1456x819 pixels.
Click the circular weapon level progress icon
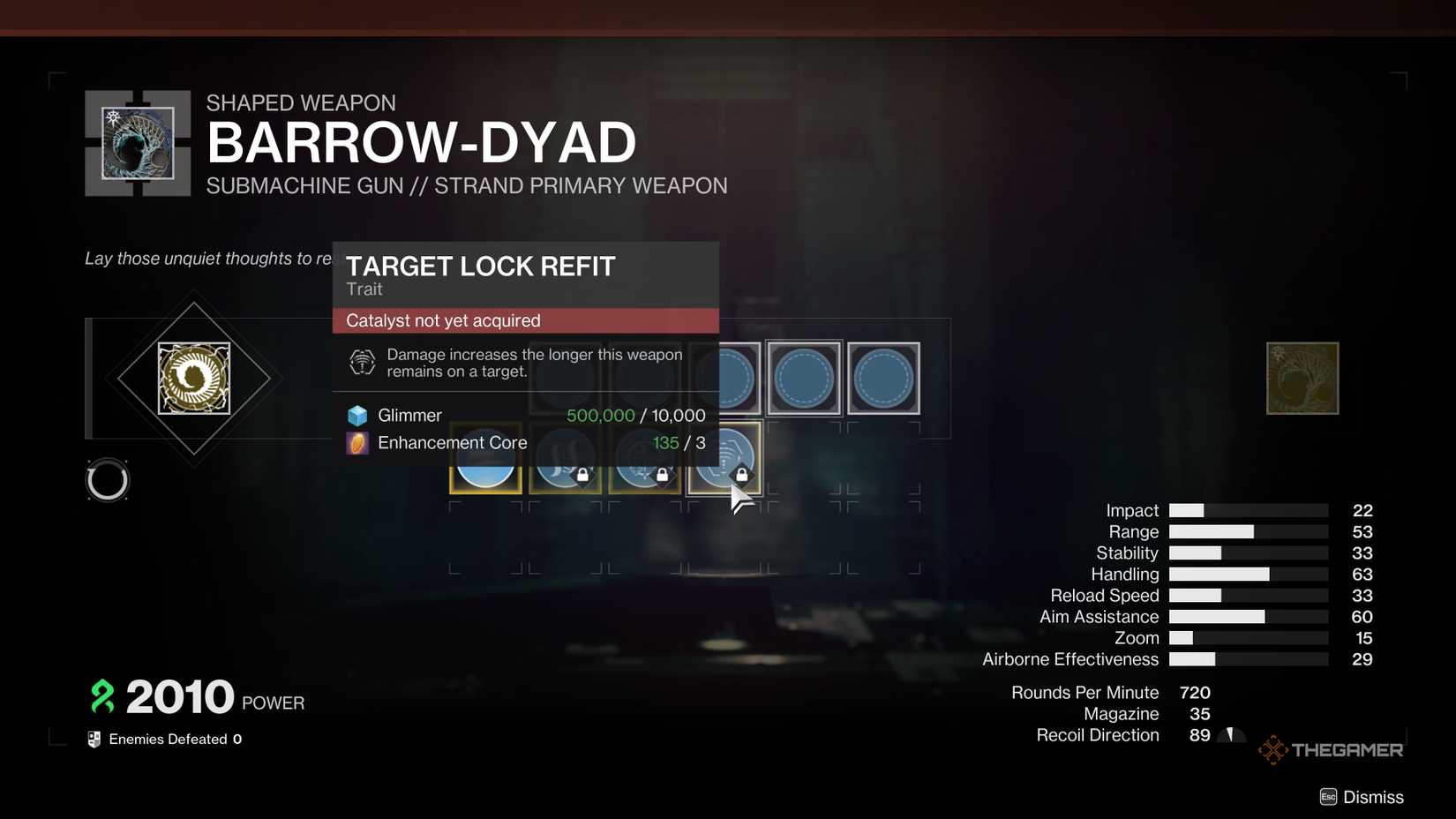108,480
